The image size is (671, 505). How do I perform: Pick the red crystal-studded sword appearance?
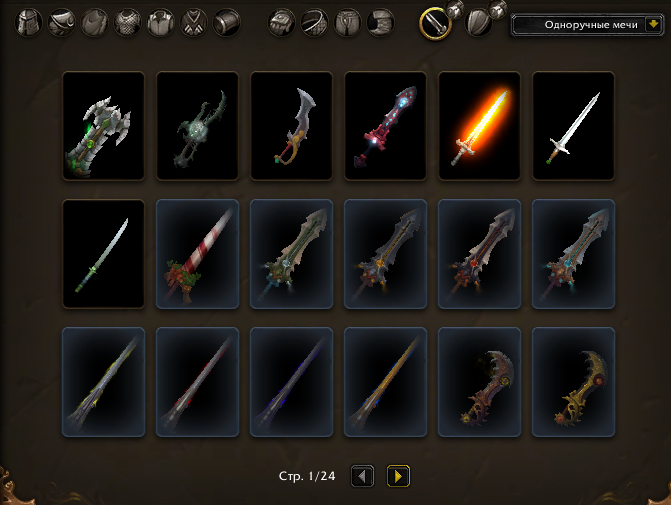click(386, 126)
